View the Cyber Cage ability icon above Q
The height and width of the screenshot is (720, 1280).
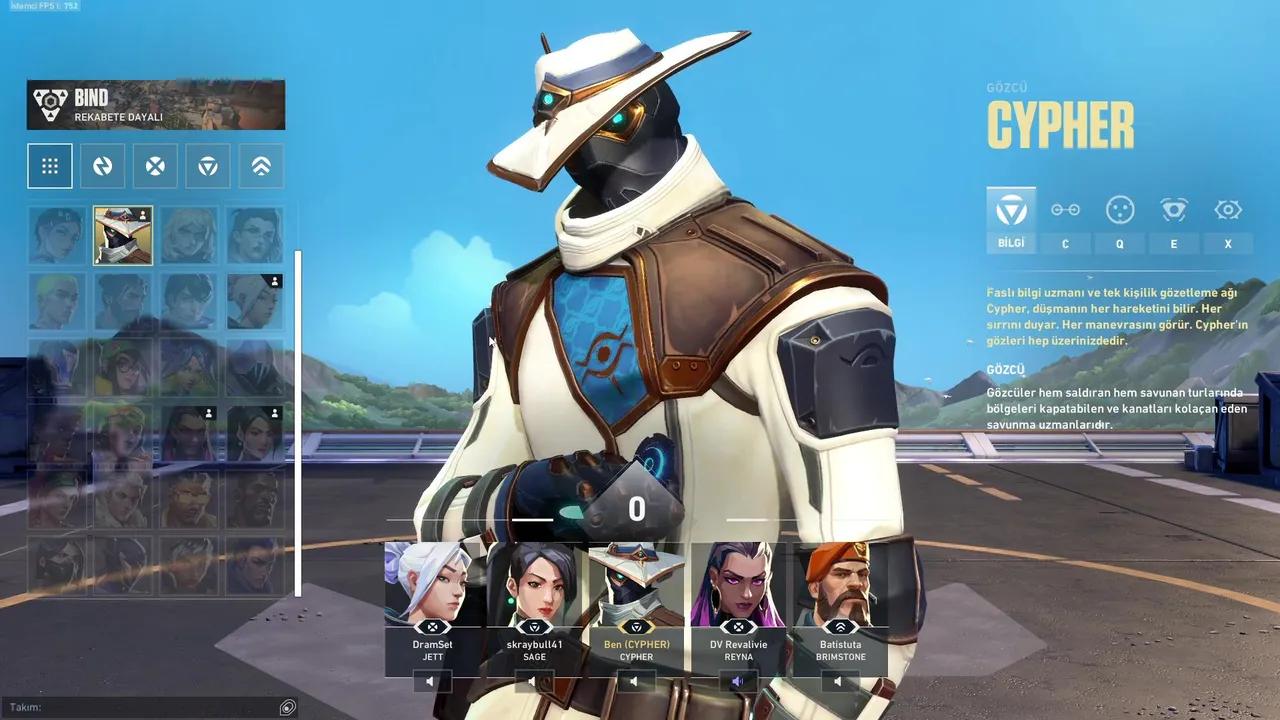pos(1119,210)
